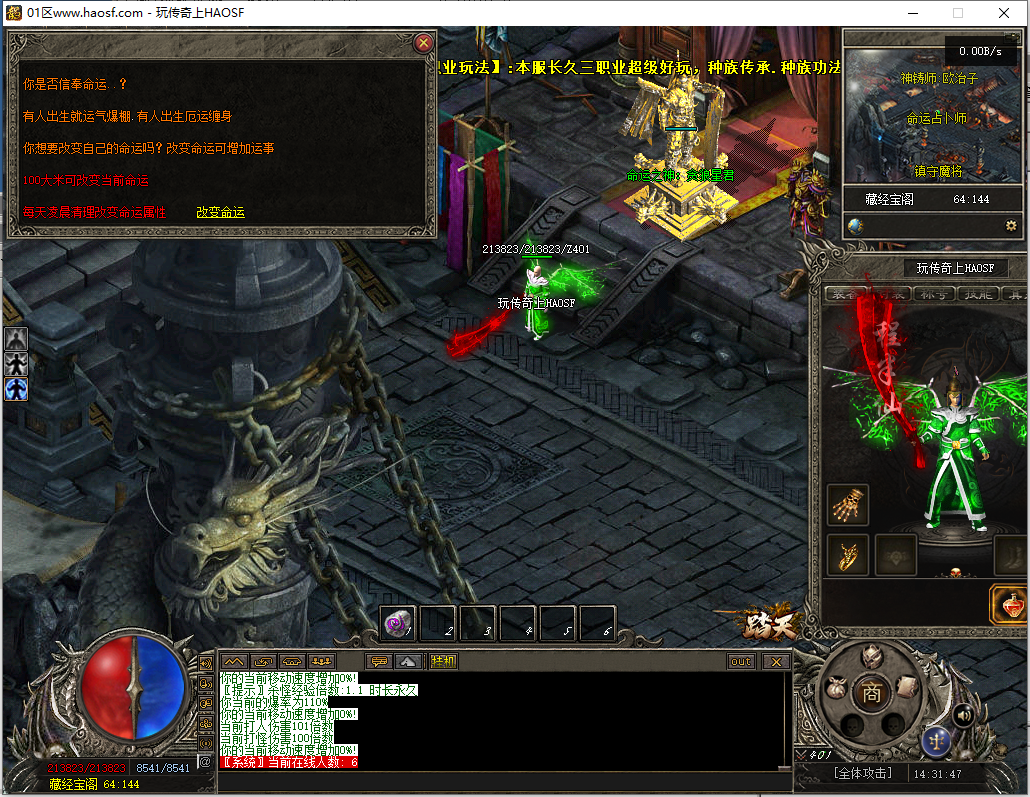
Task: Select the golden skull gauntlet equipment slot
Action: point(848,505)
